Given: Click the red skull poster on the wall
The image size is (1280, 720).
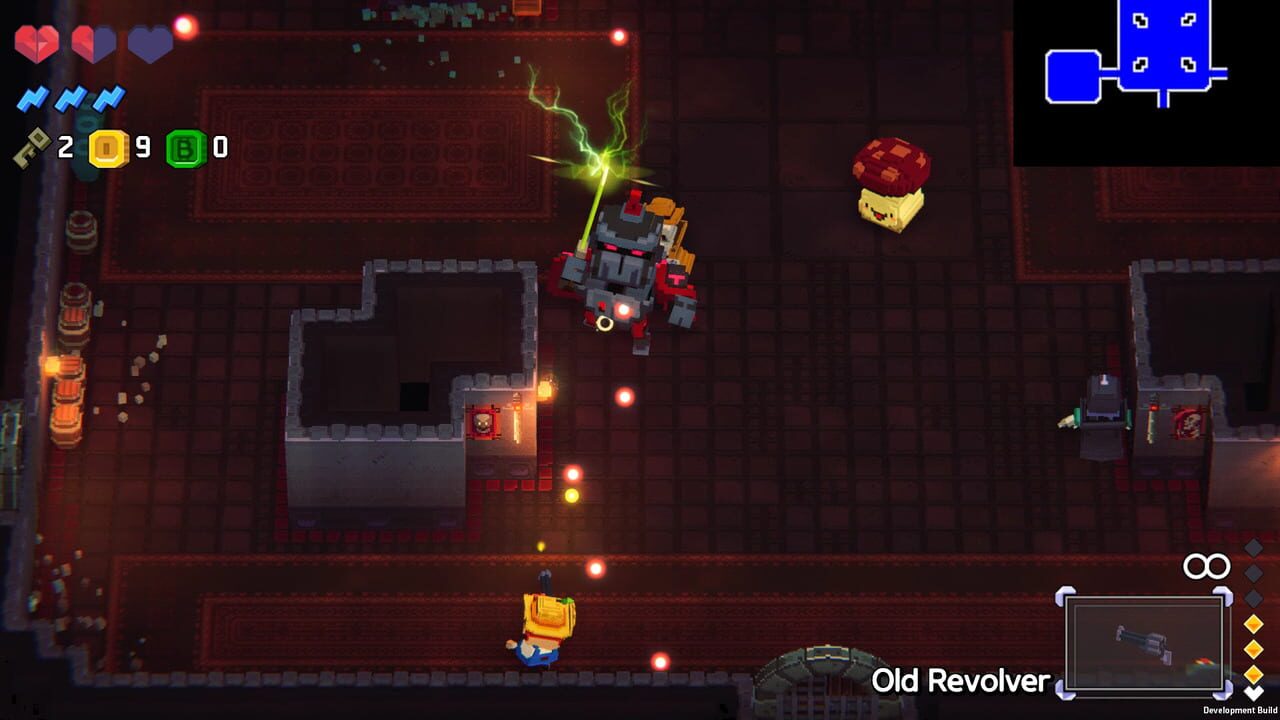Looking at the screenshot, I should coord(484,425).
